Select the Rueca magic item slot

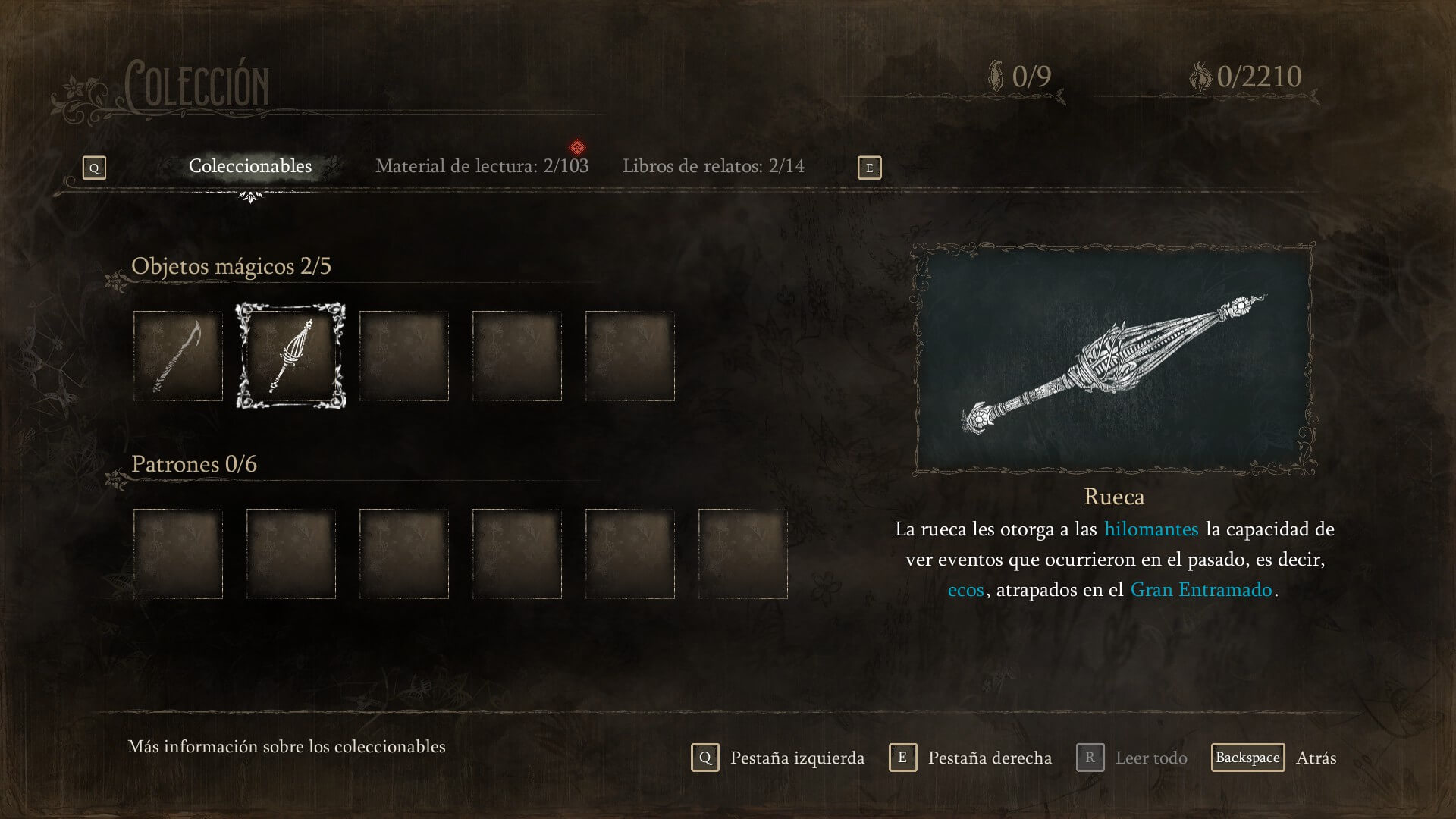(x=290, y=356)
